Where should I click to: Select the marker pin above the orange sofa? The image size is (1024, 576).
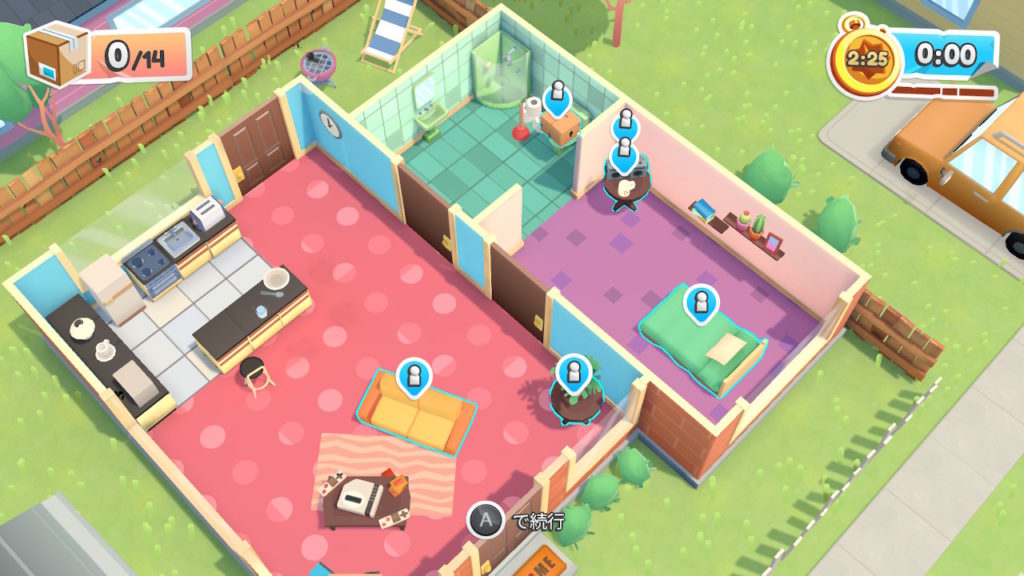point(411,376)
